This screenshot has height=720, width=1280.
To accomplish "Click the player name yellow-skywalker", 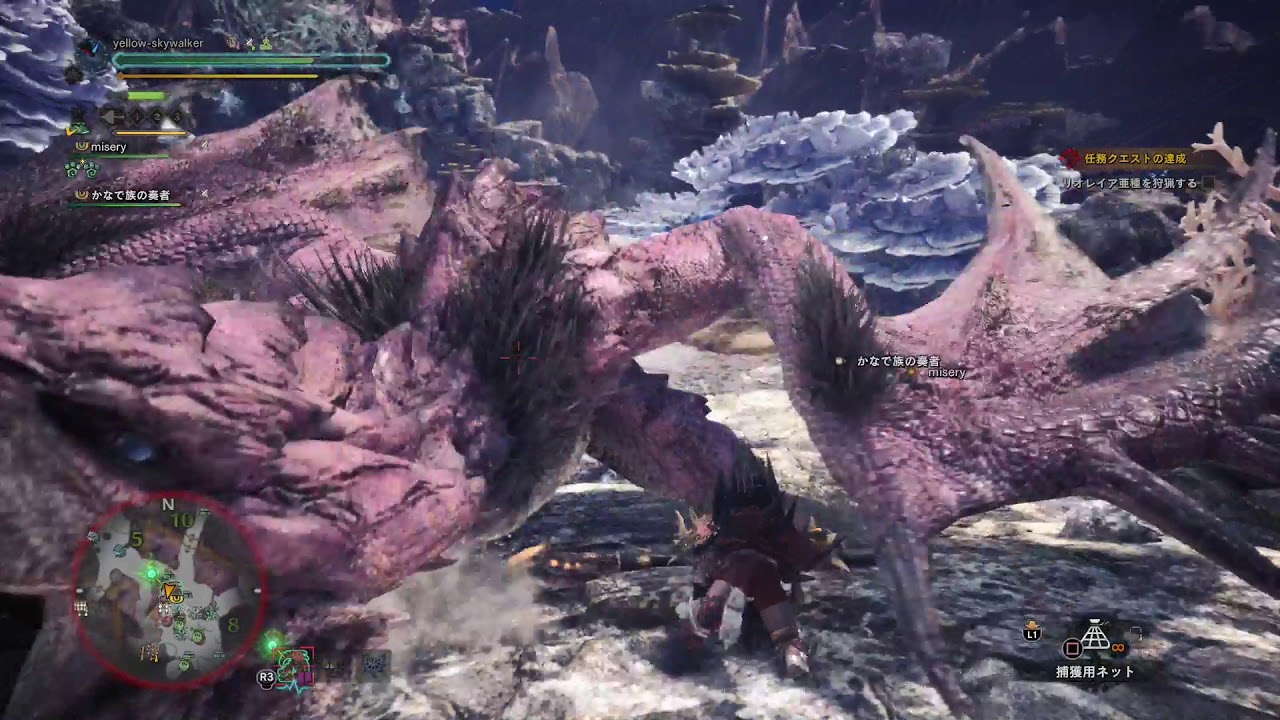I will [x=159, y=43].
